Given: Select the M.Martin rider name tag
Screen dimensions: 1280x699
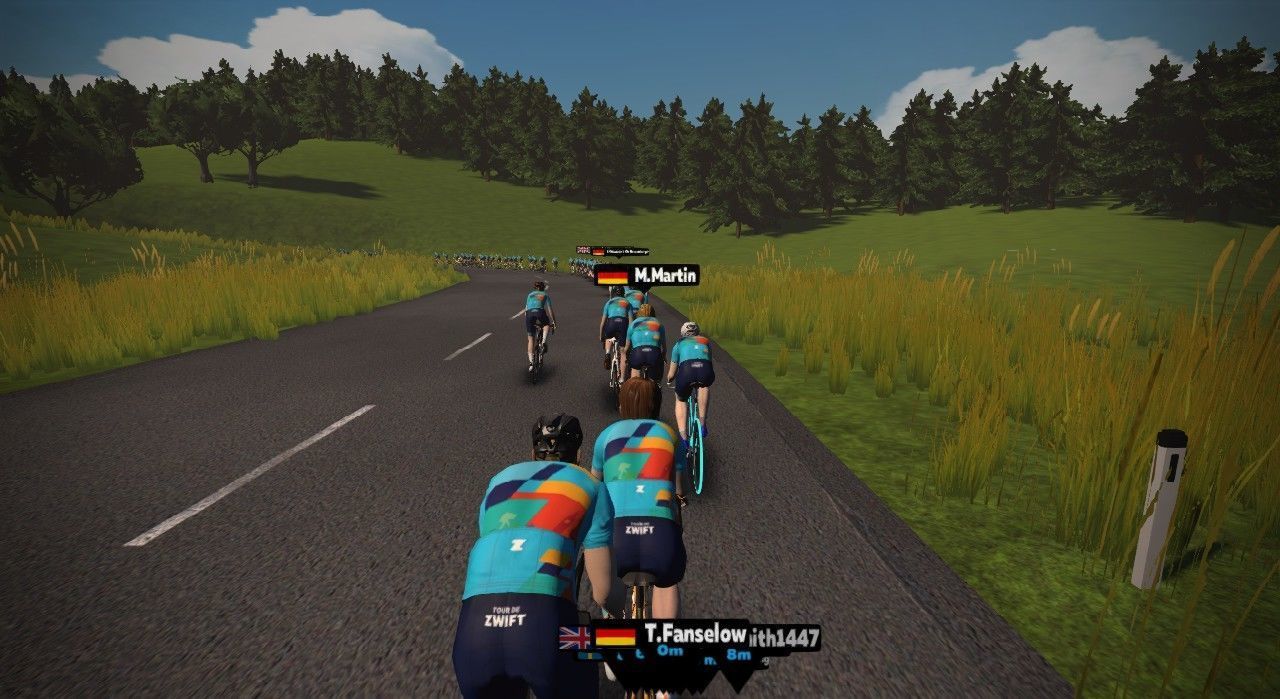Looking at the screenshot, I should pos(647,275).
